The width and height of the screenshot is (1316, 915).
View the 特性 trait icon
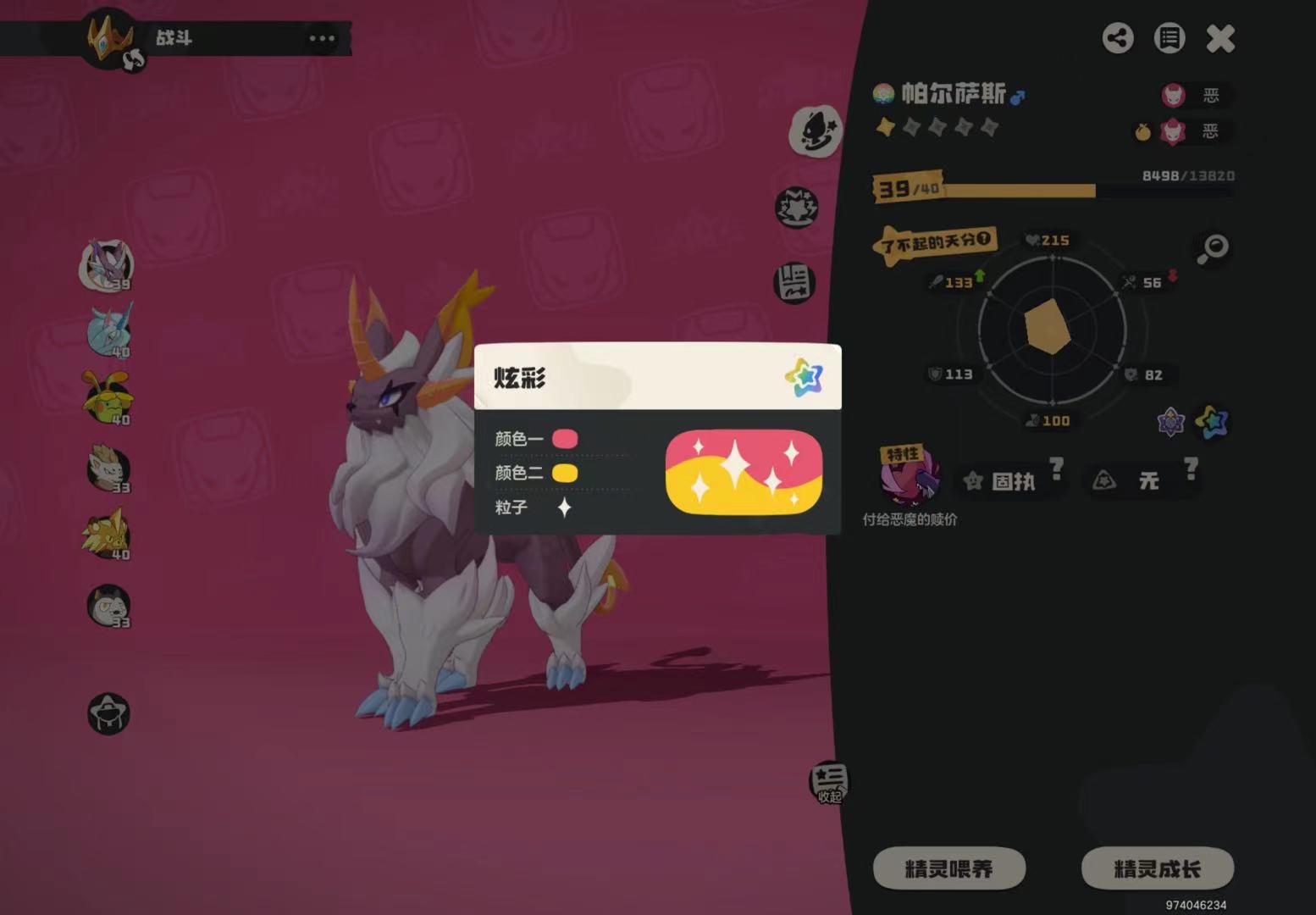910,476
